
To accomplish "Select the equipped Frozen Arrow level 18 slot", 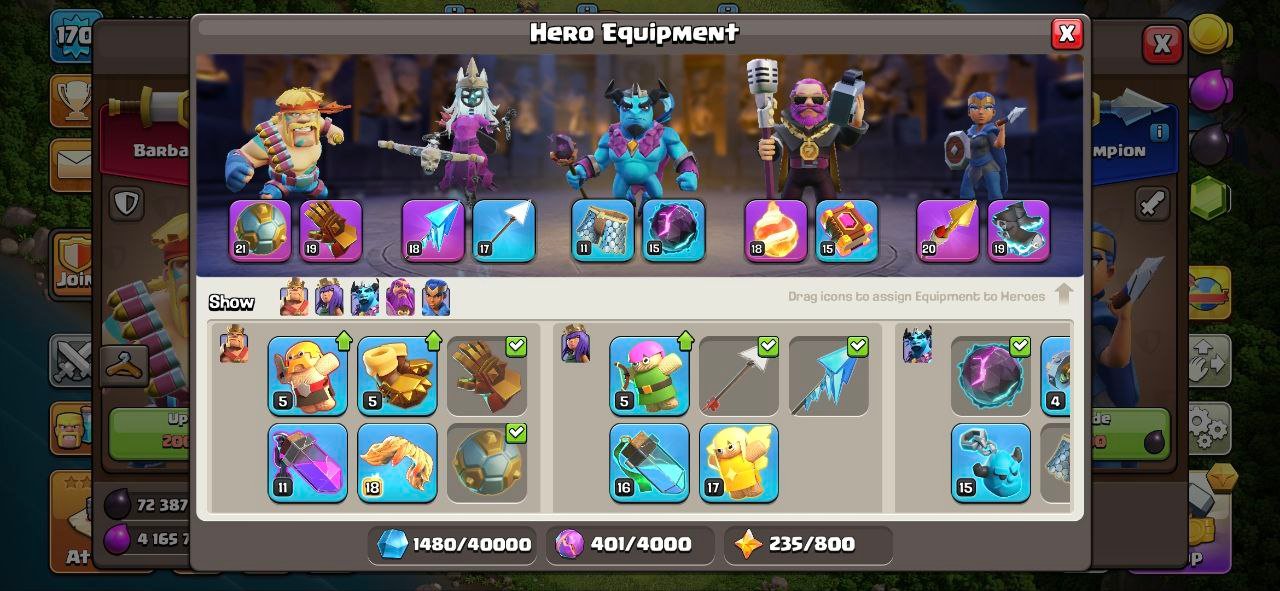I will 433,231.
